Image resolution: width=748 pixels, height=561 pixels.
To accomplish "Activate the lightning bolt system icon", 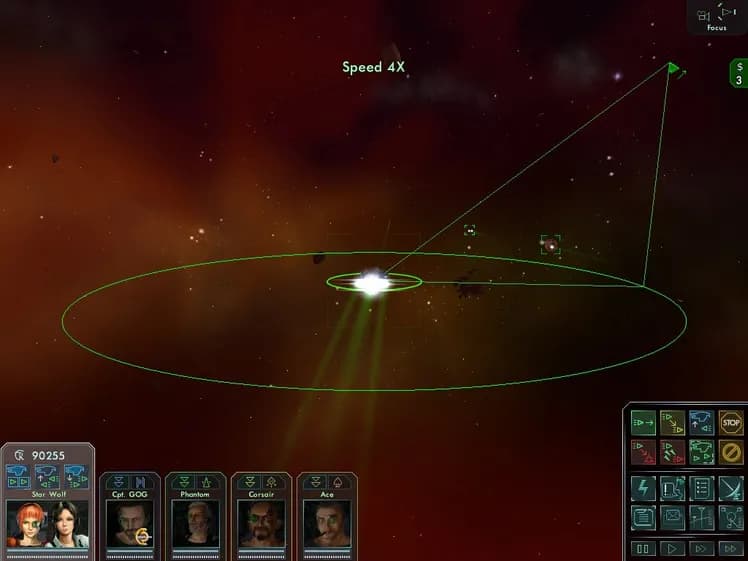I will coord(644,488).
